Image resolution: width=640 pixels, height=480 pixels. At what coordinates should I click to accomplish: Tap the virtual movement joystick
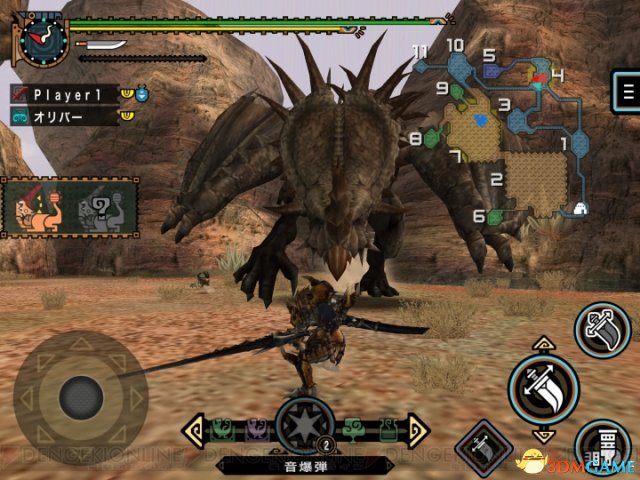(81, 397)
